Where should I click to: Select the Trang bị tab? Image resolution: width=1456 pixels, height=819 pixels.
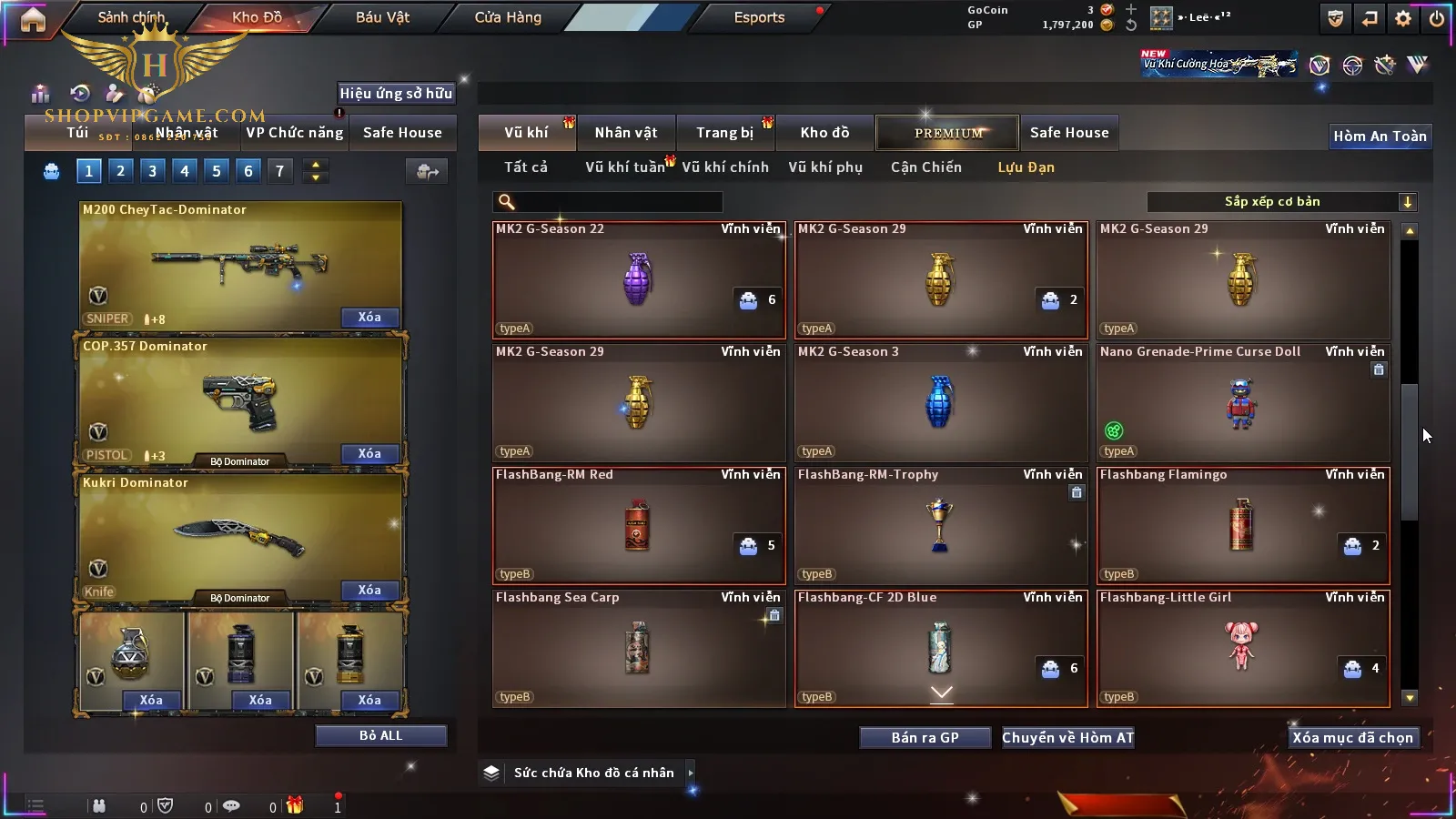[x=725, y=133]
